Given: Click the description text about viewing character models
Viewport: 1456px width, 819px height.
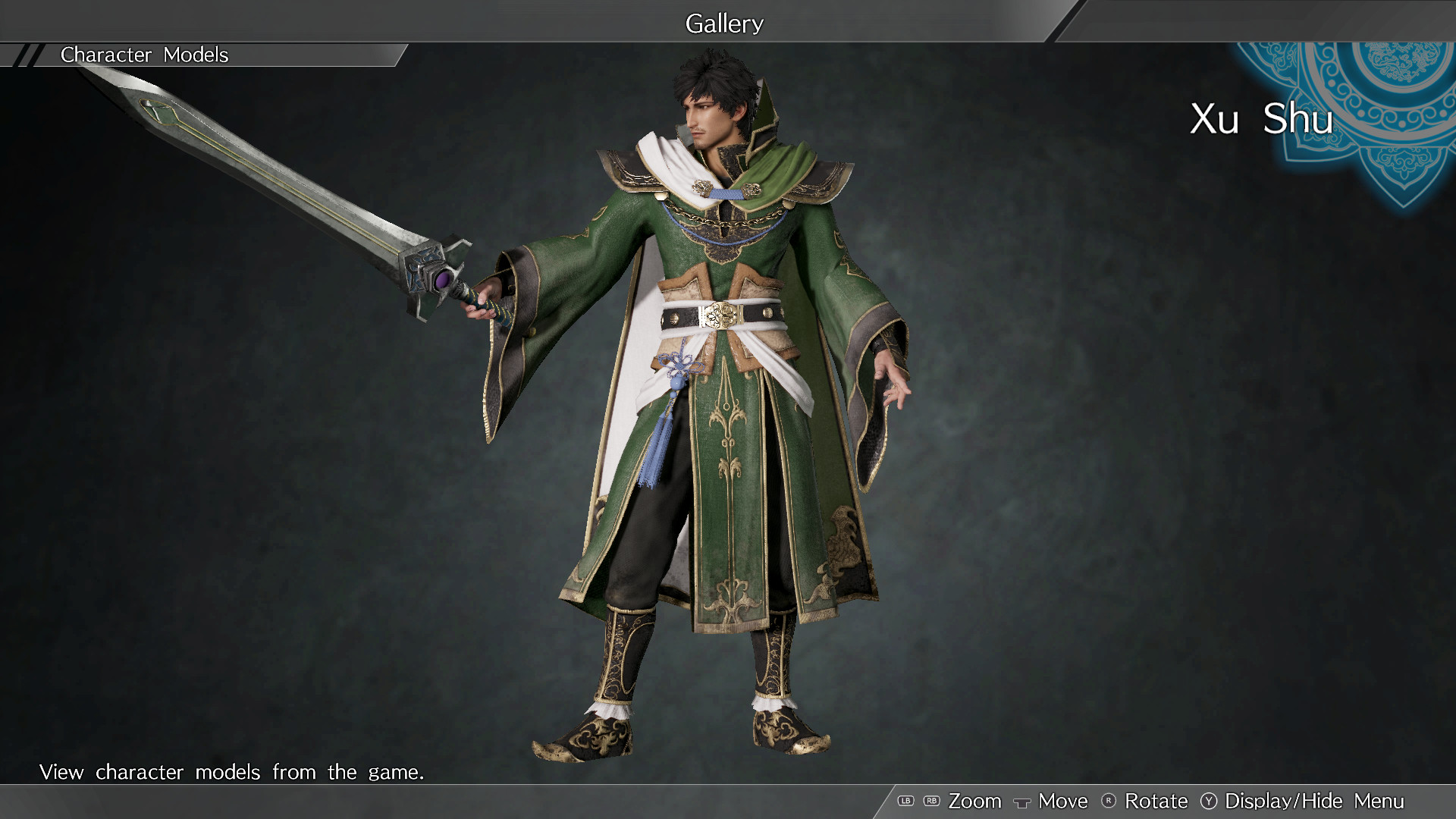Looking at the screenshot, I should 232,772.
